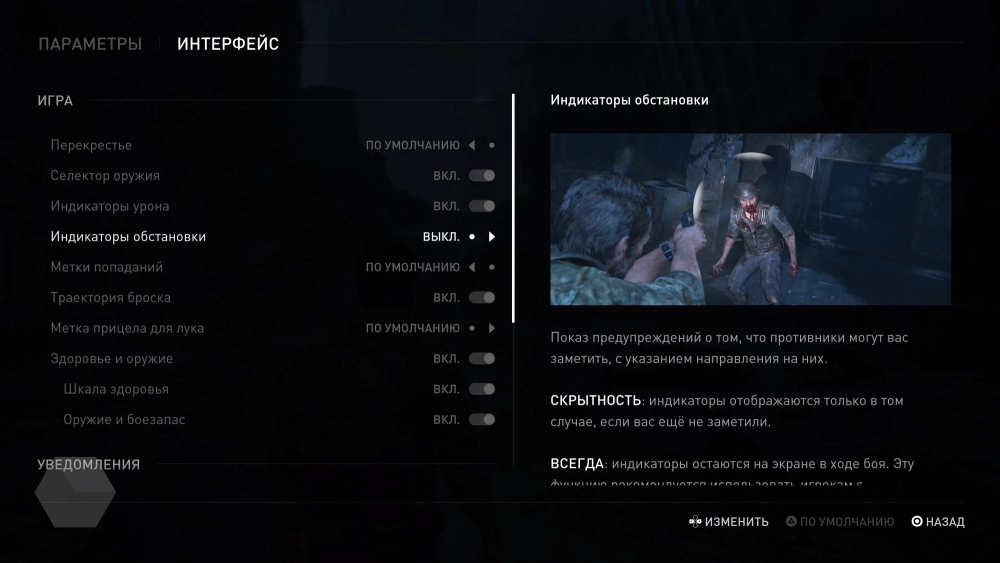This screenshot has width=1000, height=563.
Task: Toggle the Траектория броска switch
Action: pos(482,298)
